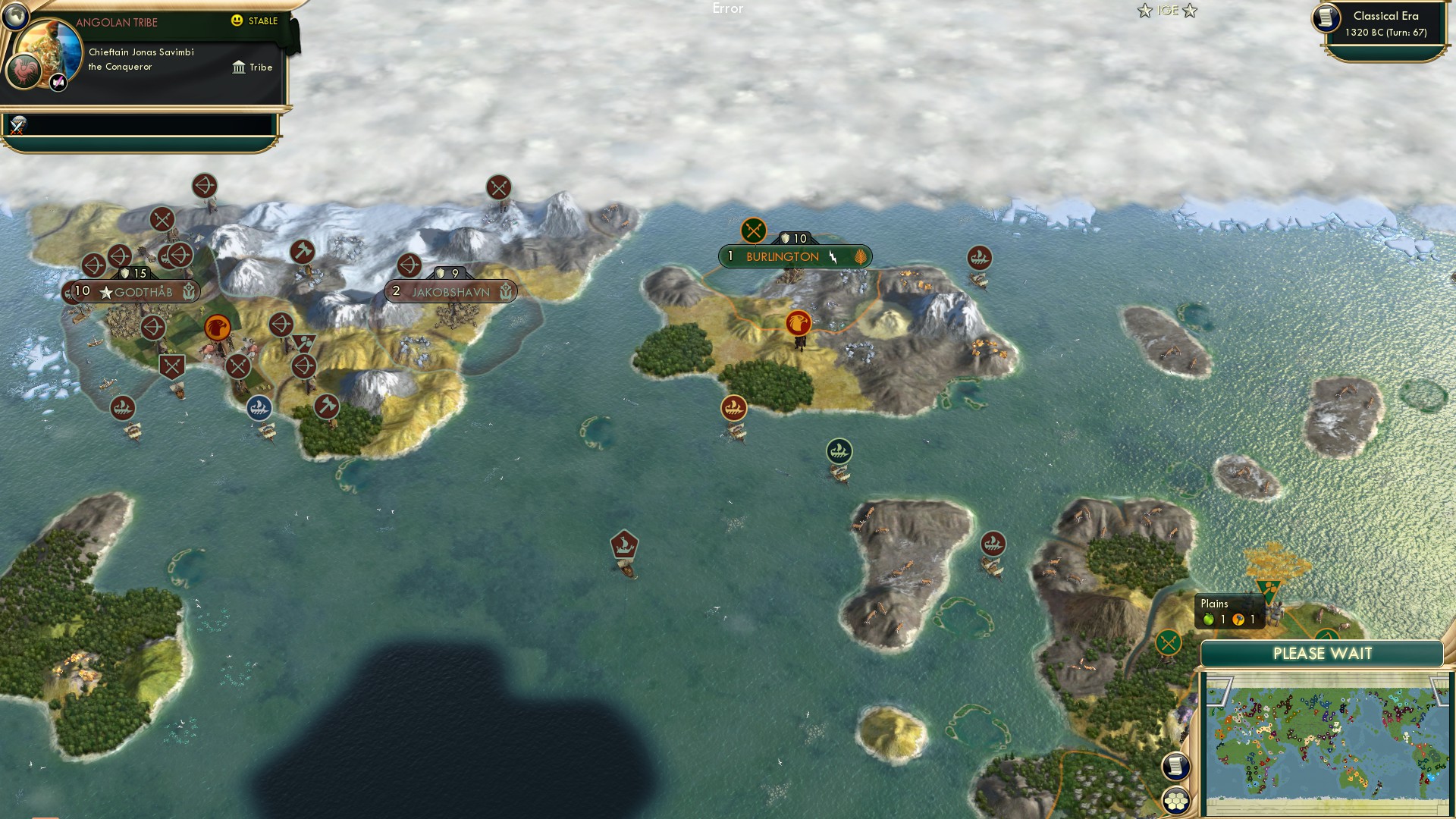Select the work boat icon in the open ocean

[624, 543]
